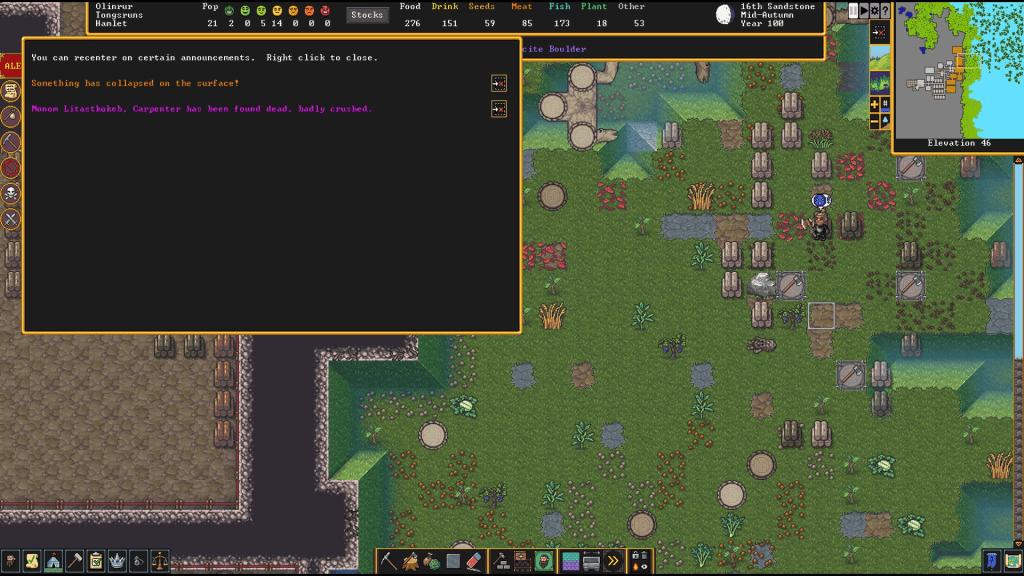Open the nobles crown menu
The height and width of the screenshot is (576, 1024).
click(118, 561)
